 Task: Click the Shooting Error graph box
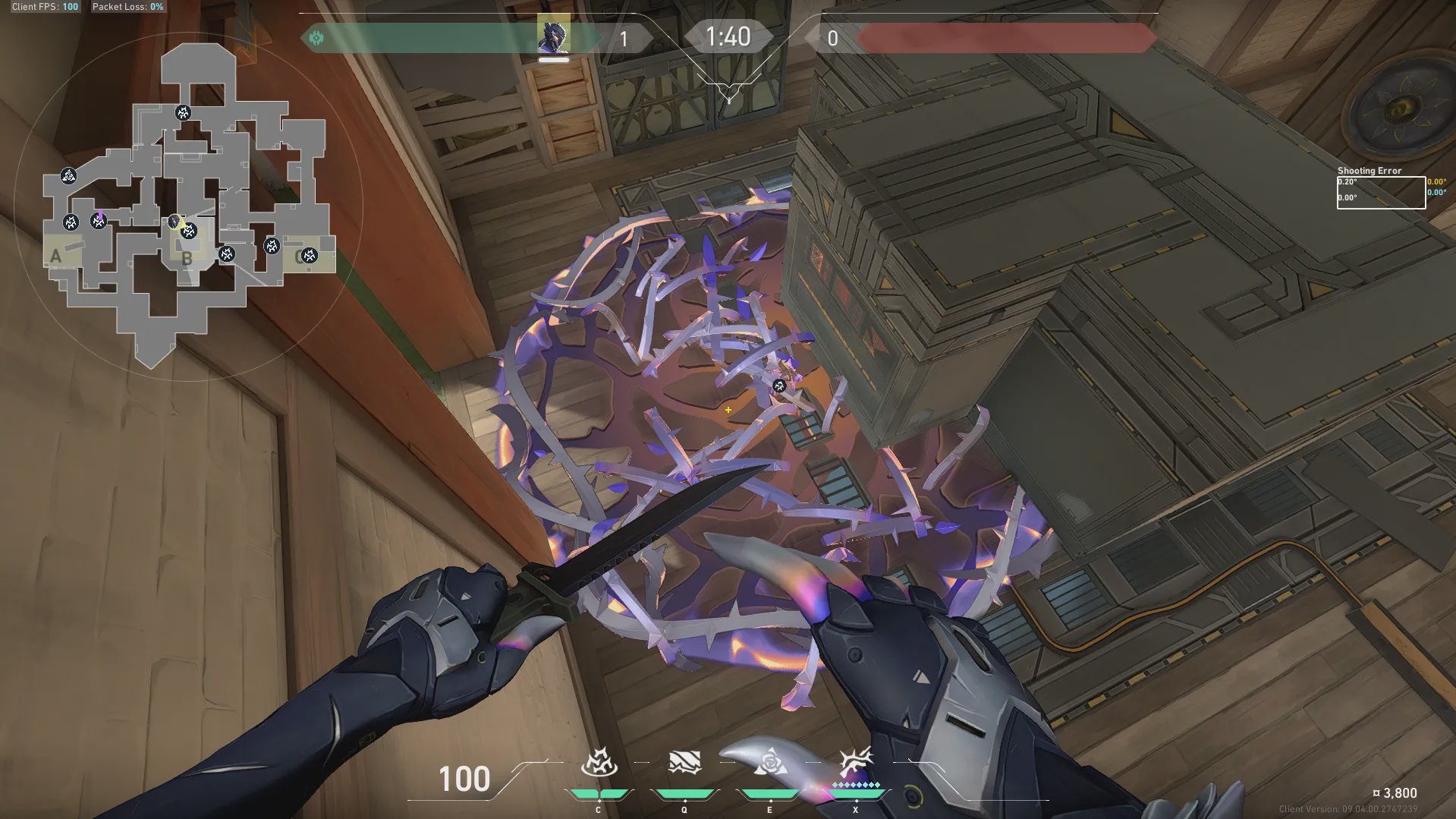pyautogui.click(x=1380, y=193)
